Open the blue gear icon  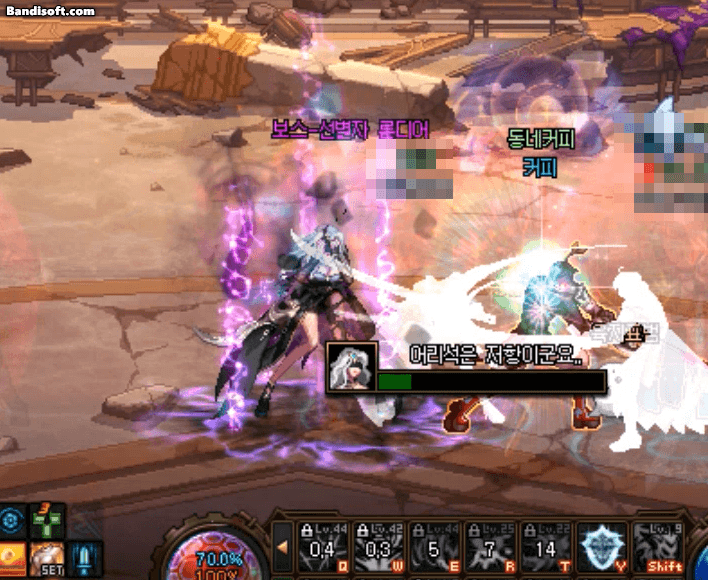point(12,521)
